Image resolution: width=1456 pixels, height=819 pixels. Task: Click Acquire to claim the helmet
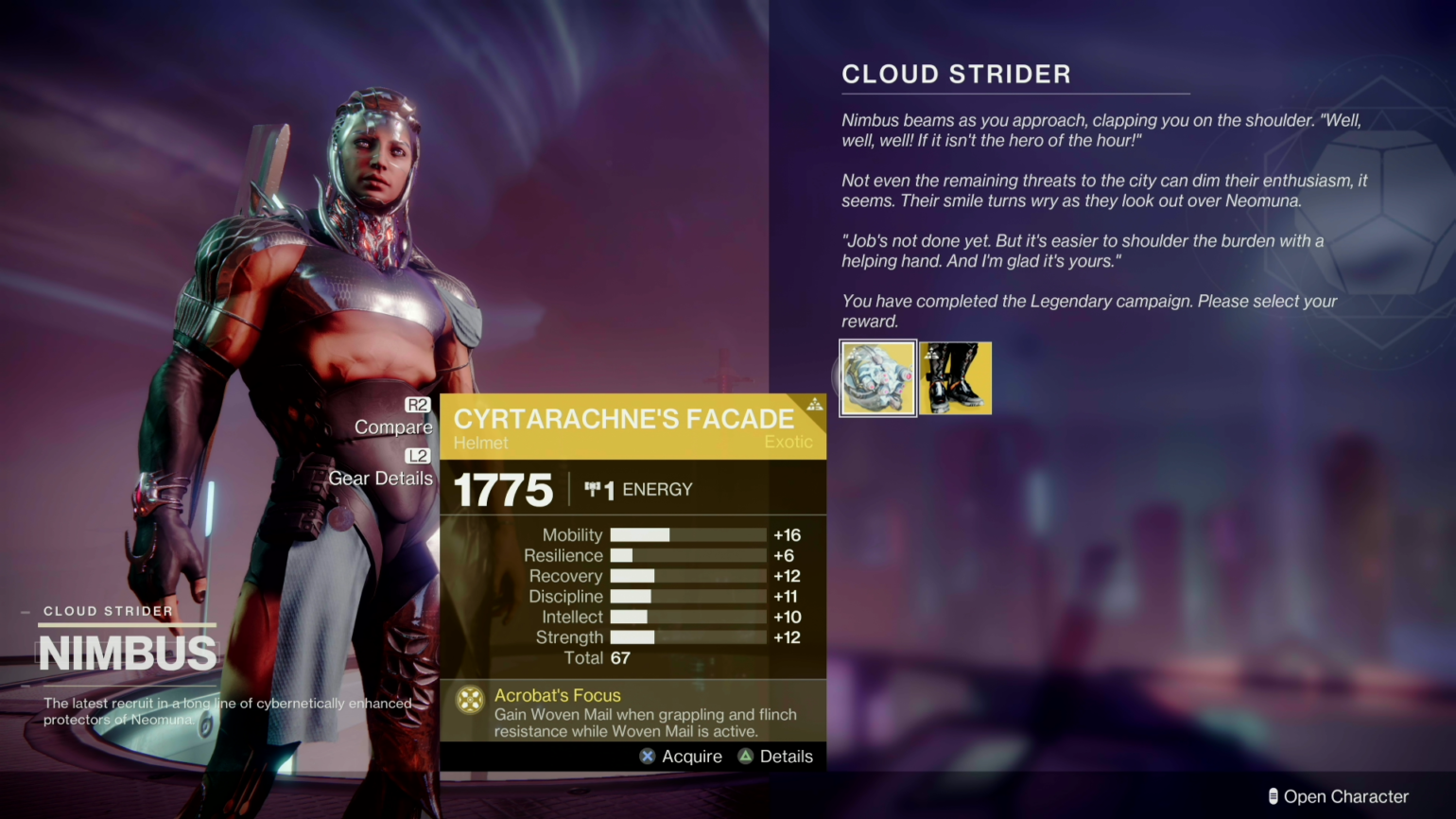691,756
